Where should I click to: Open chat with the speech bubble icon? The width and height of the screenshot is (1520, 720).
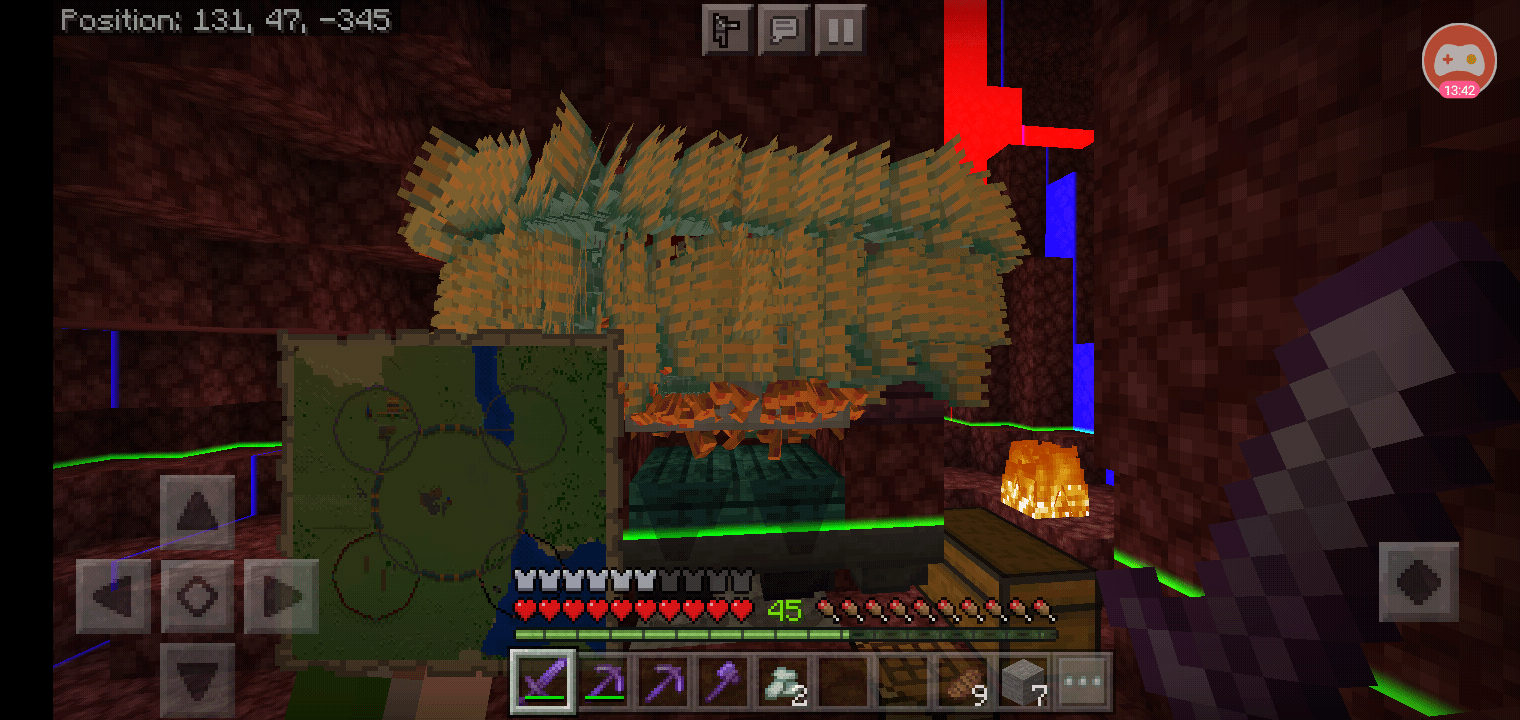click(x=784, y=29)
